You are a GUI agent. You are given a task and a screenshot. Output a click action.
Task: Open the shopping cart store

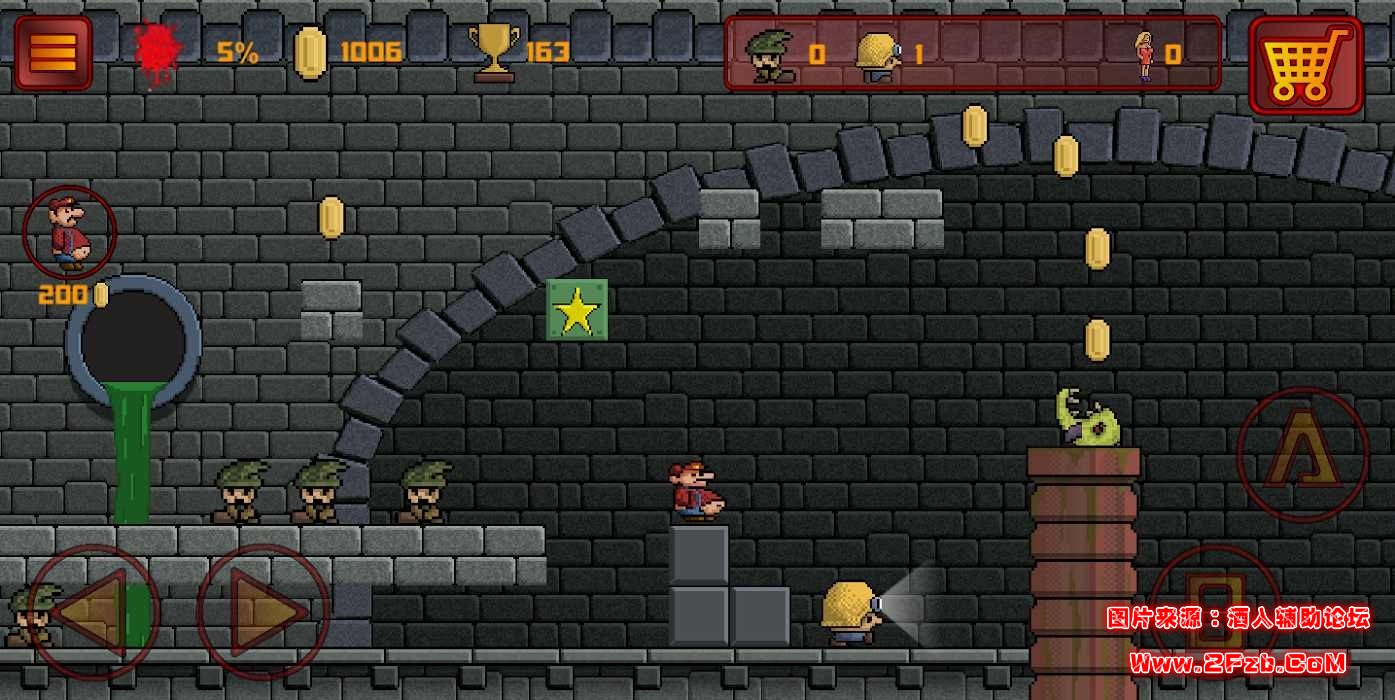pos(1305,63)
